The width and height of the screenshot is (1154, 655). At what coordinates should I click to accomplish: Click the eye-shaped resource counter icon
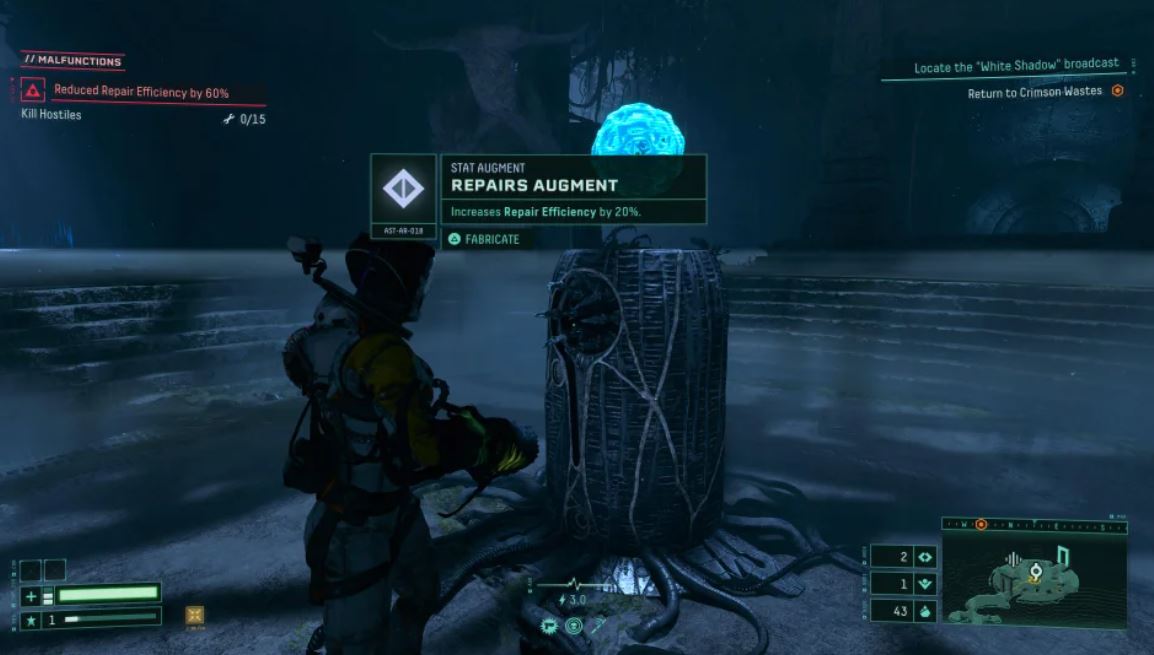925,557
